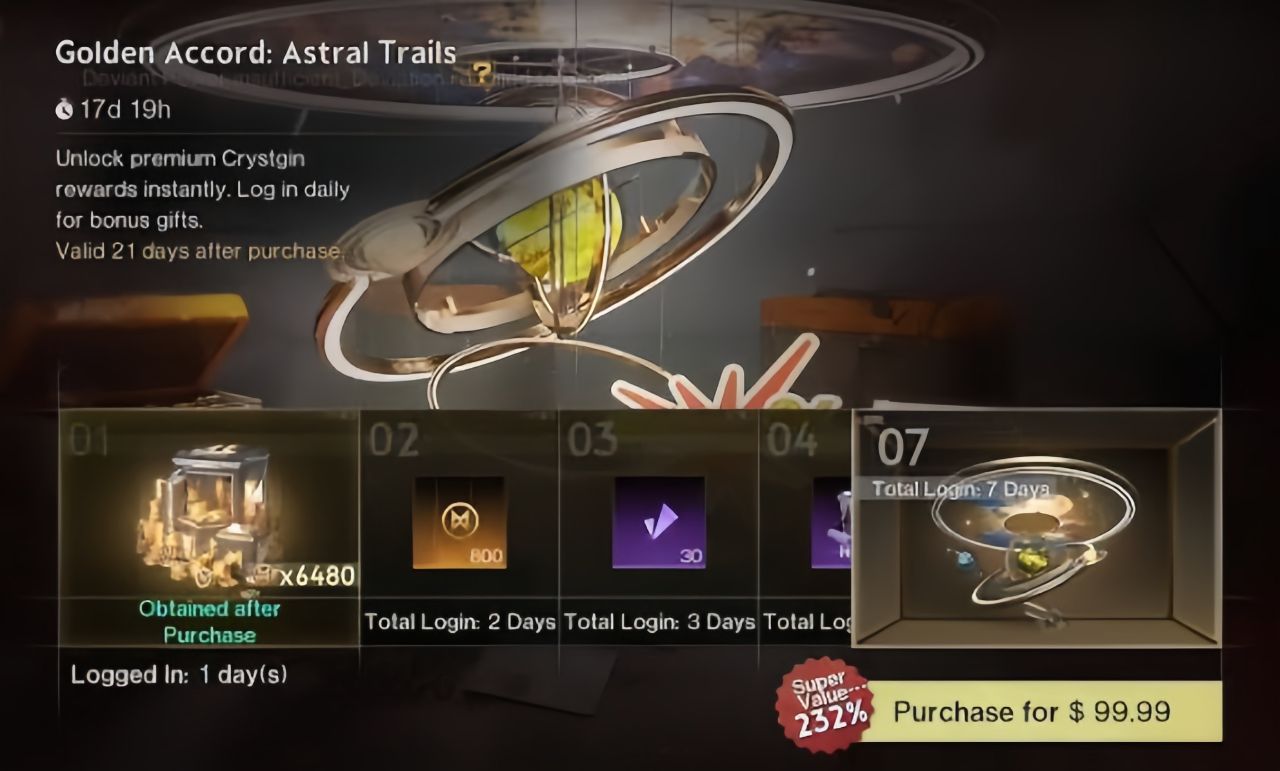This screenshot has height=771, width=1280.
Task: Click the golden armillary sphere banner art
Action: click(x=560, y=230)
